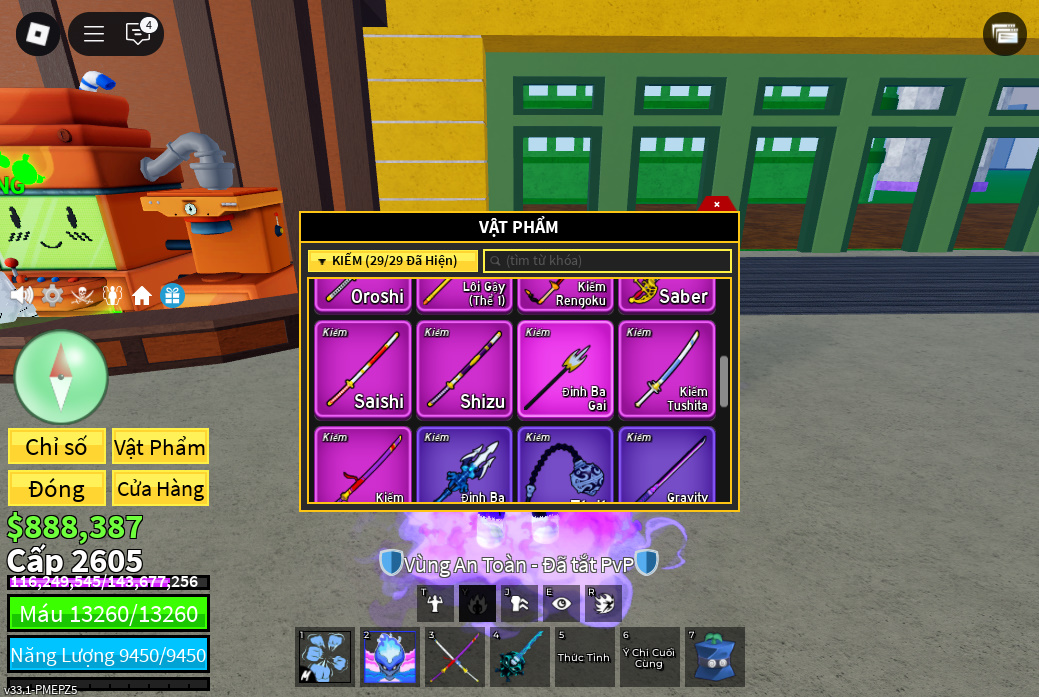
Task: Click the Đóng button
Action: coord(57,489)
